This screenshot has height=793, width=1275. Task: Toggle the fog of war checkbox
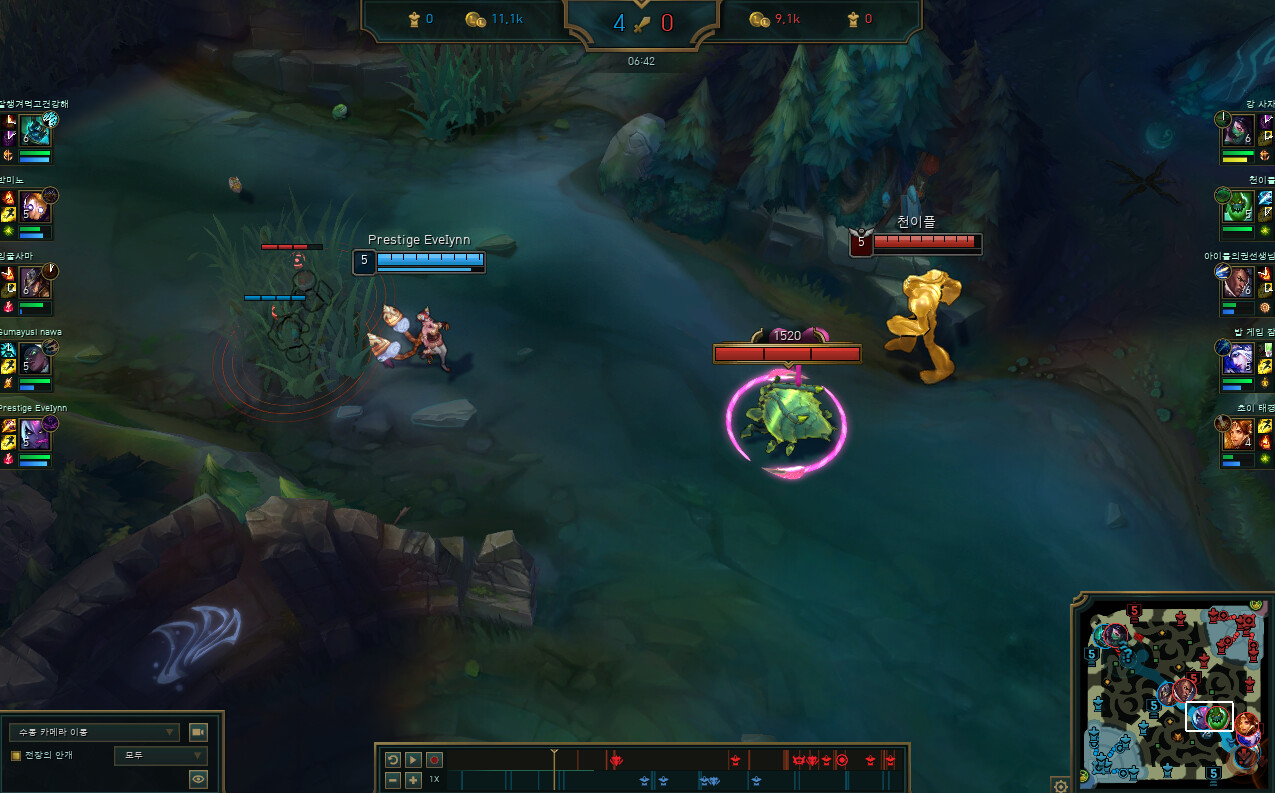point(16,755)
